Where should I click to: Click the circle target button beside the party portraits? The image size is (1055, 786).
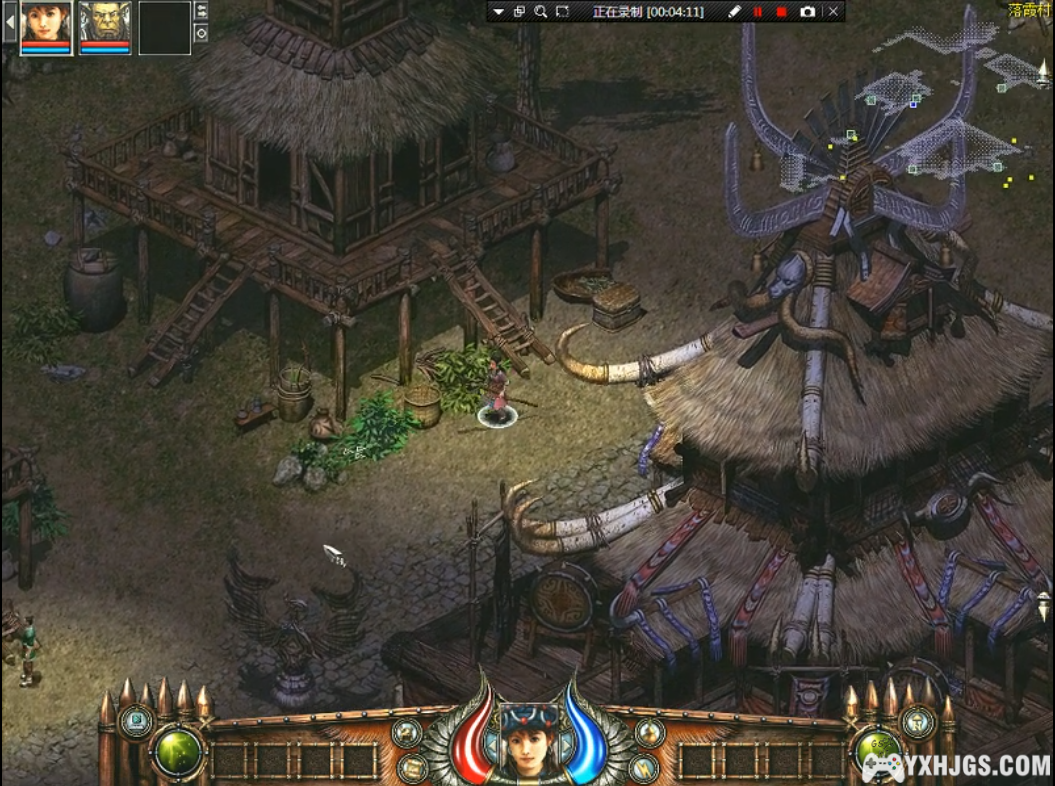pyautogui.click(x=201, y=33)
